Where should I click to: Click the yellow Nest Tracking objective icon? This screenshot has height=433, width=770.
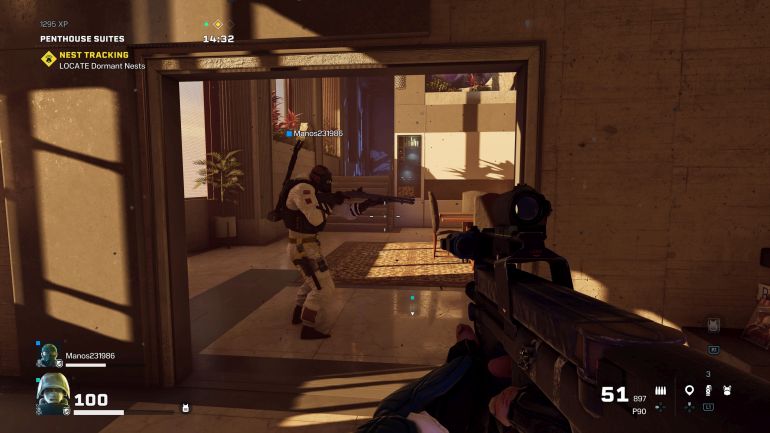pos(48,60)
